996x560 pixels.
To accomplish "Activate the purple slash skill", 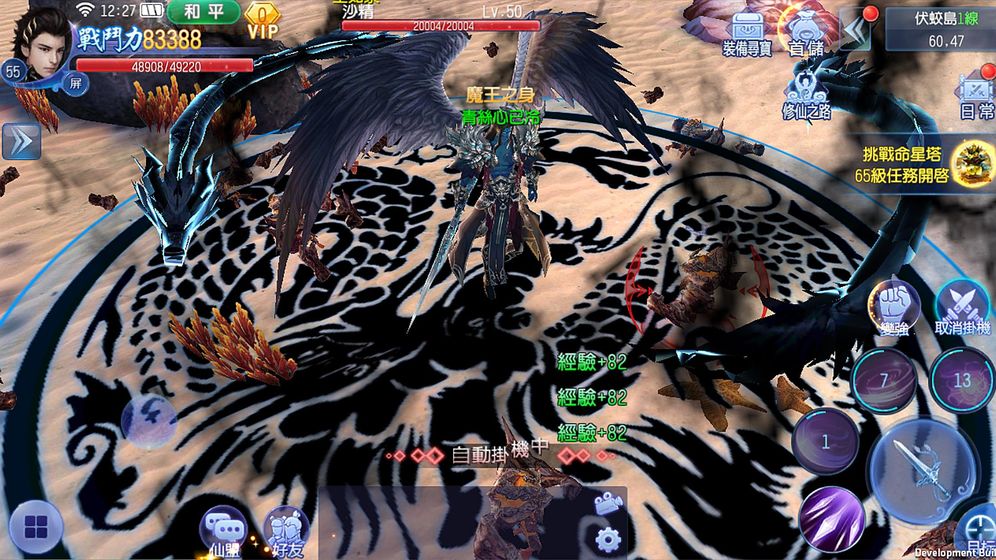I will pyautogui.click(x=831, y=517).
